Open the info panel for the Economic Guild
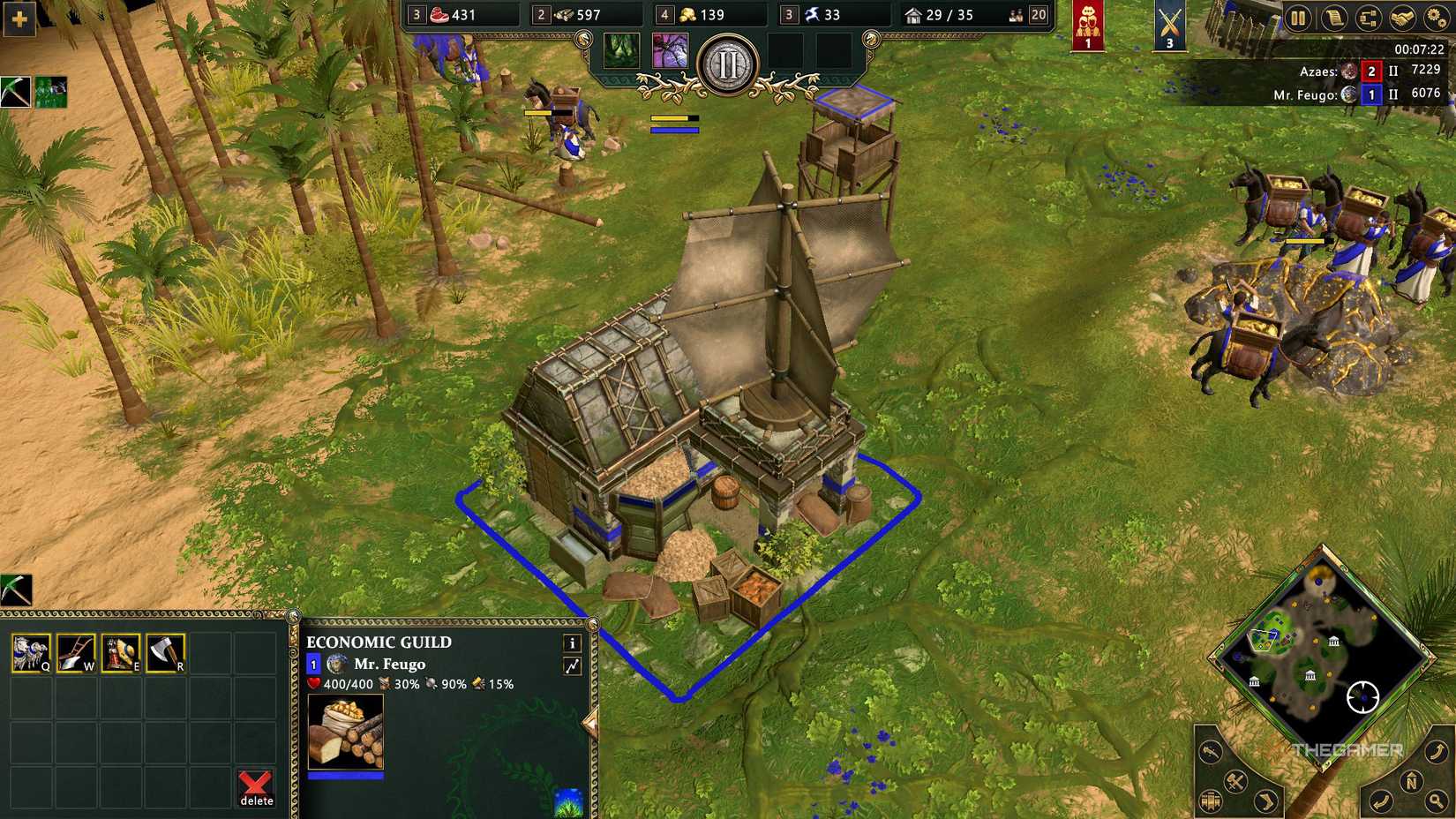Viewport: 1456px width, 819px height. pyautogui.click(x=572, y=643)
